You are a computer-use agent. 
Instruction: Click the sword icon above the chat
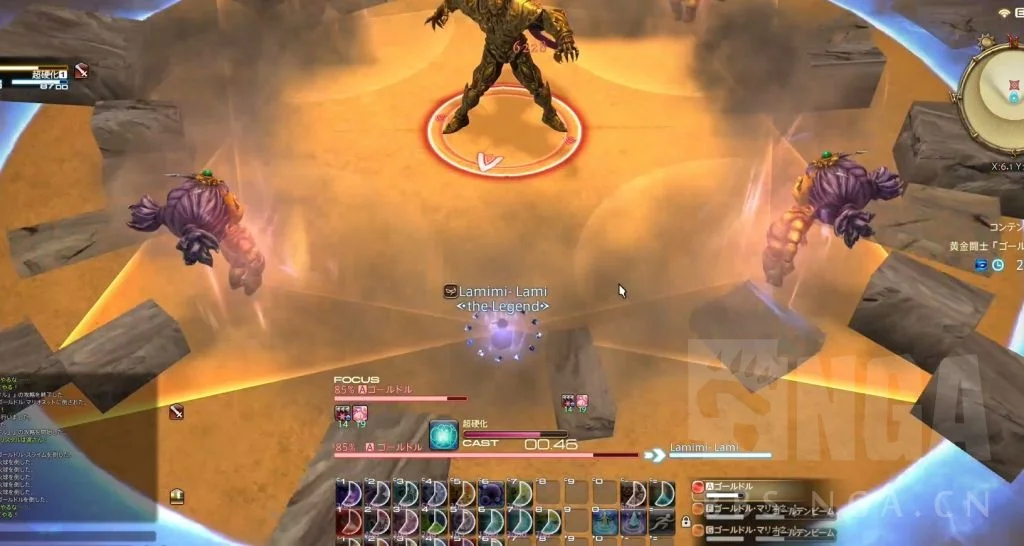coord(176,411)
